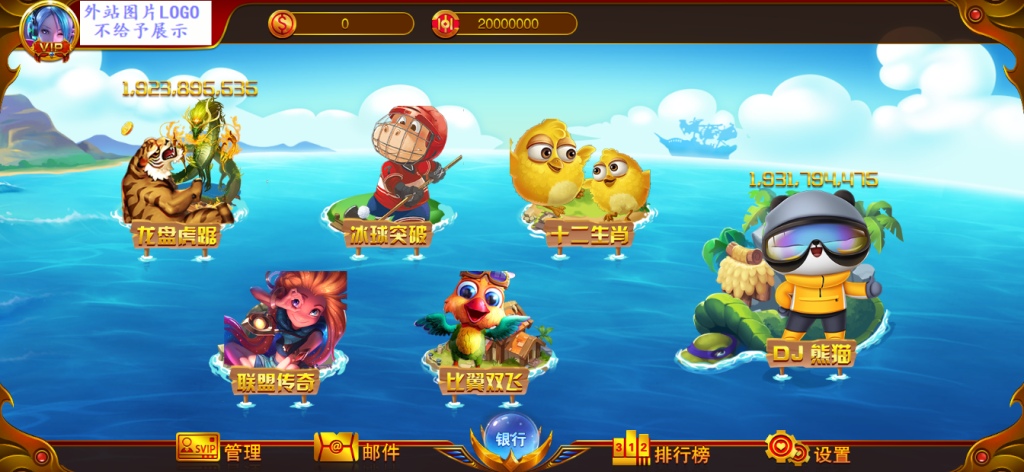
Task: Open the 设置 settings menu
Action: (x=808, y=452)
